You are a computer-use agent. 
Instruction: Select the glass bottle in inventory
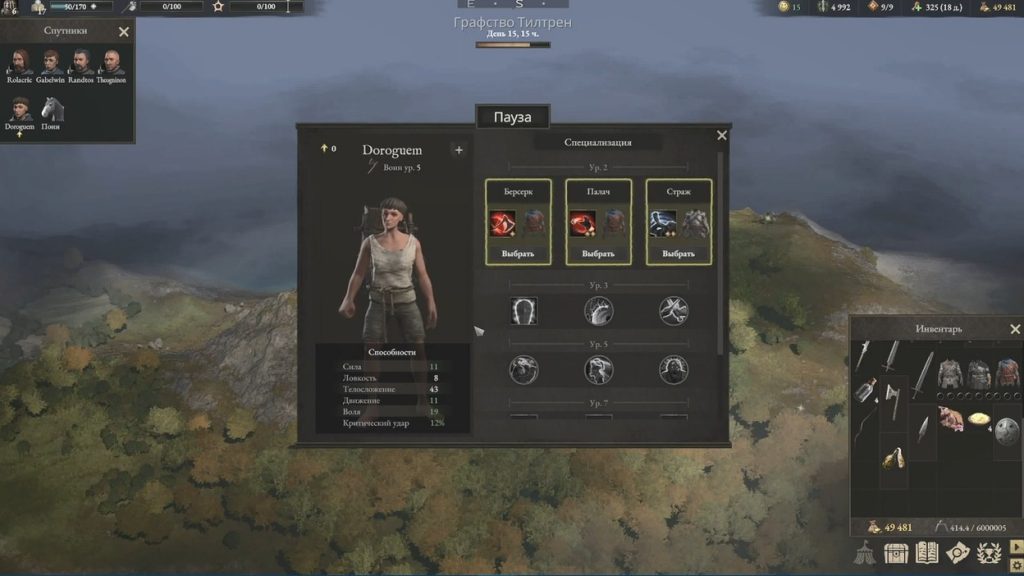pyautogui.click(x=867, y=388)
